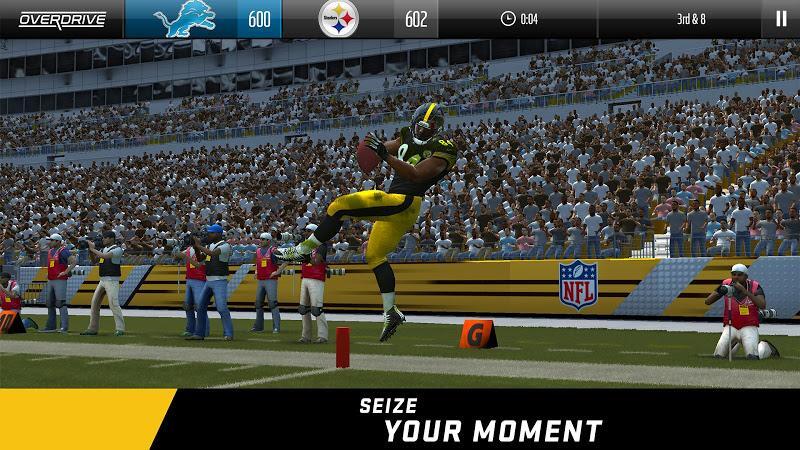This screenshot has width=800, height=450.
Task: Pause the game with the pause button
Action: click(780, 18)
